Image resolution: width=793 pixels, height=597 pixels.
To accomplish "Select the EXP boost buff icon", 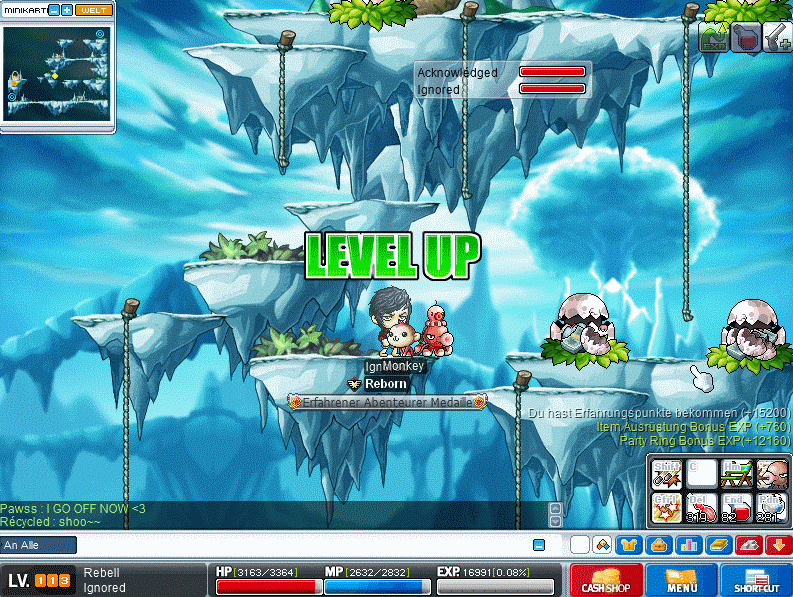I will [713, 38].
